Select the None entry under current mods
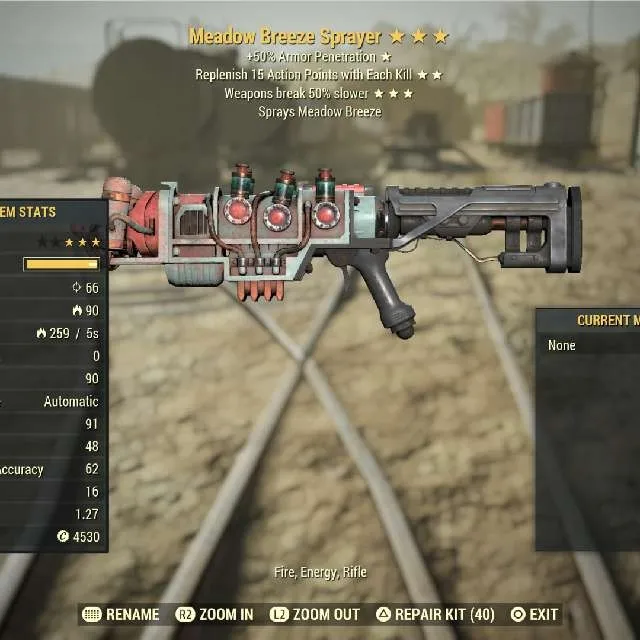This screenshot has width=640, height=640. point(562,345)
